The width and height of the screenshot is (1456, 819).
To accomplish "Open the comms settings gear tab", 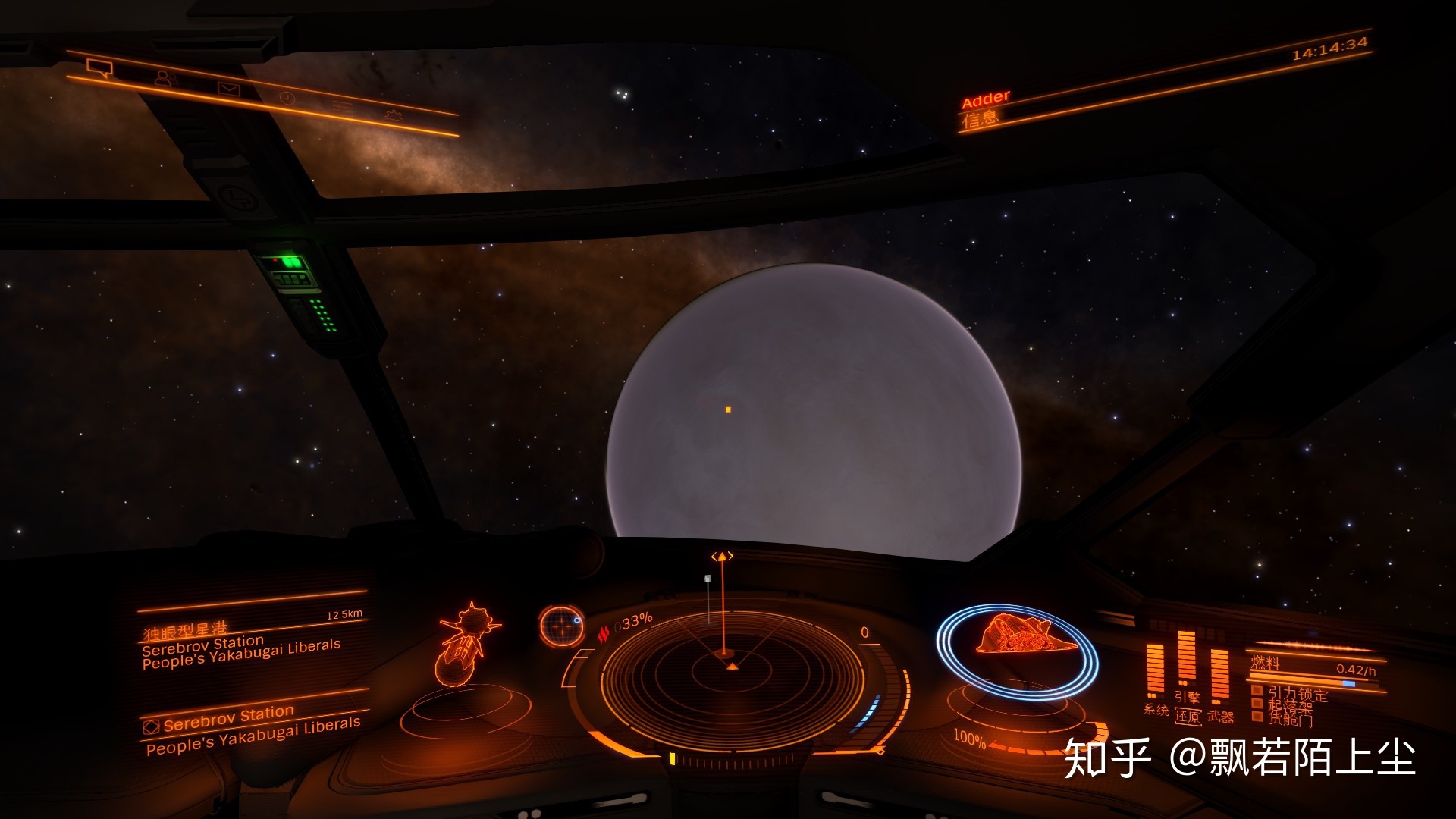I will click(393, 115).
